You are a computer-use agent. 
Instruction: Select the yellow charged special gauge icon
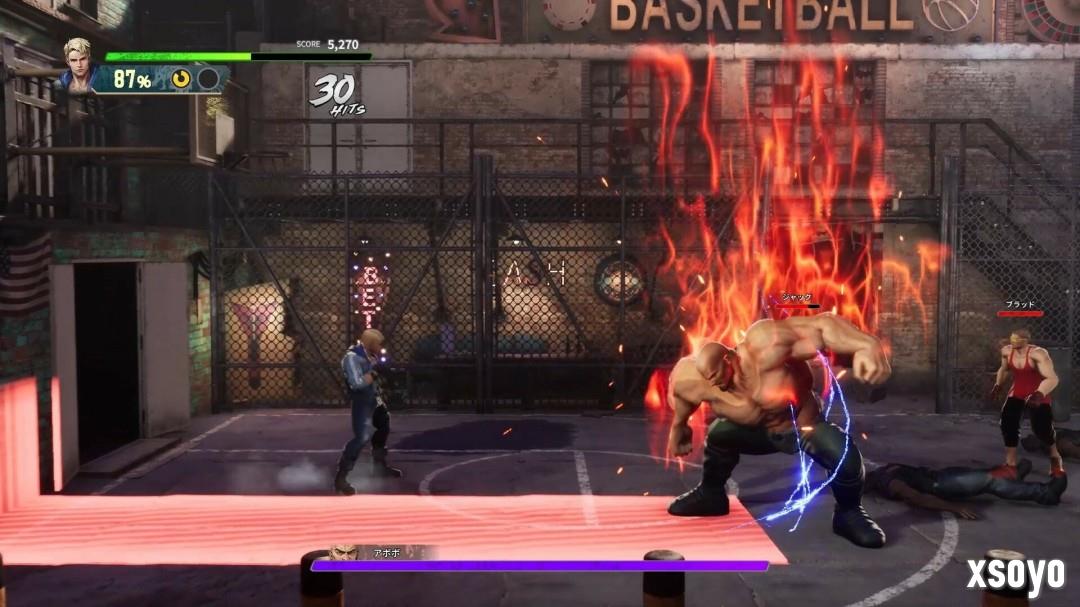[181, 79]
